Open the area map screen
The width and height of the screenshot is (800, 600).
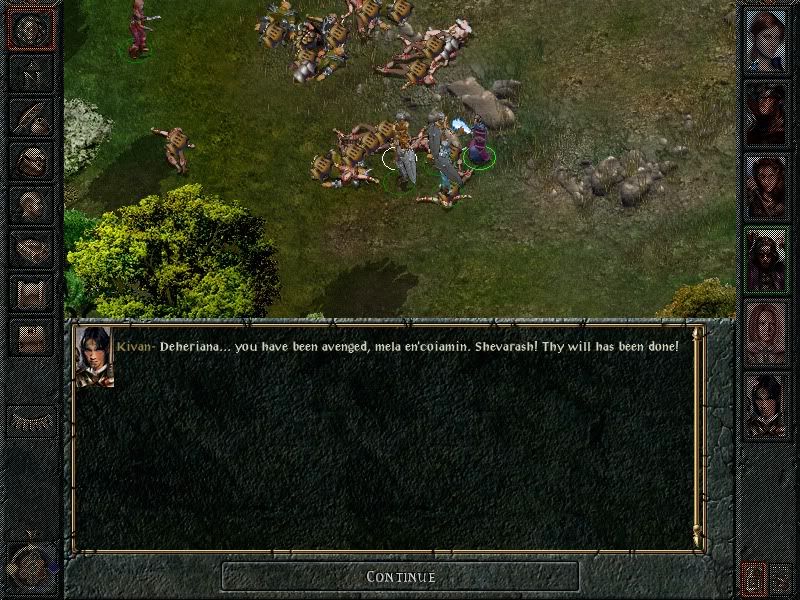tap(30, 72)
